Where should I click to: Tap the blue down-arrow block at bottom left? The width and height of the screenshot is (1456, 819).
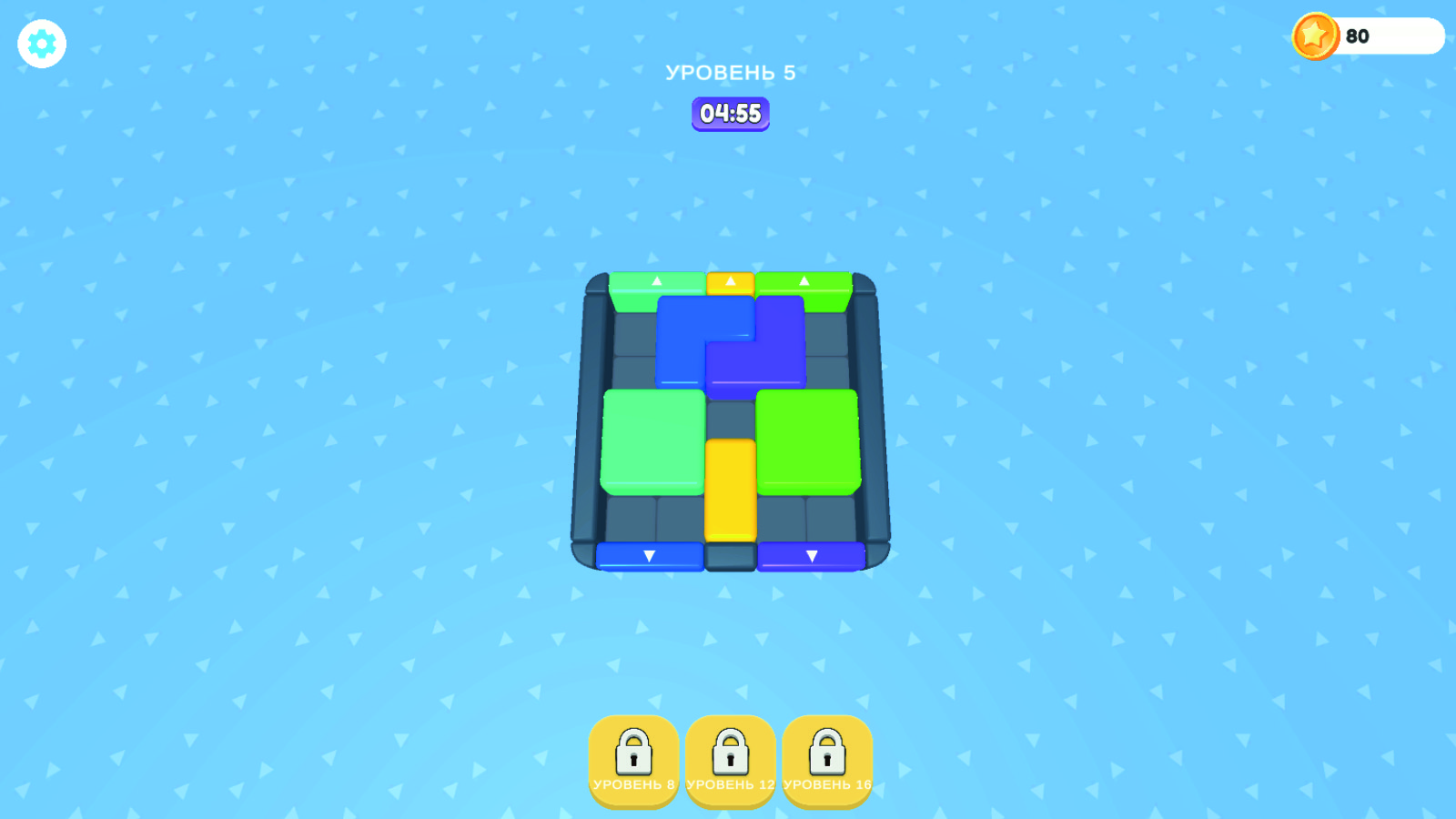click(649, 555)
